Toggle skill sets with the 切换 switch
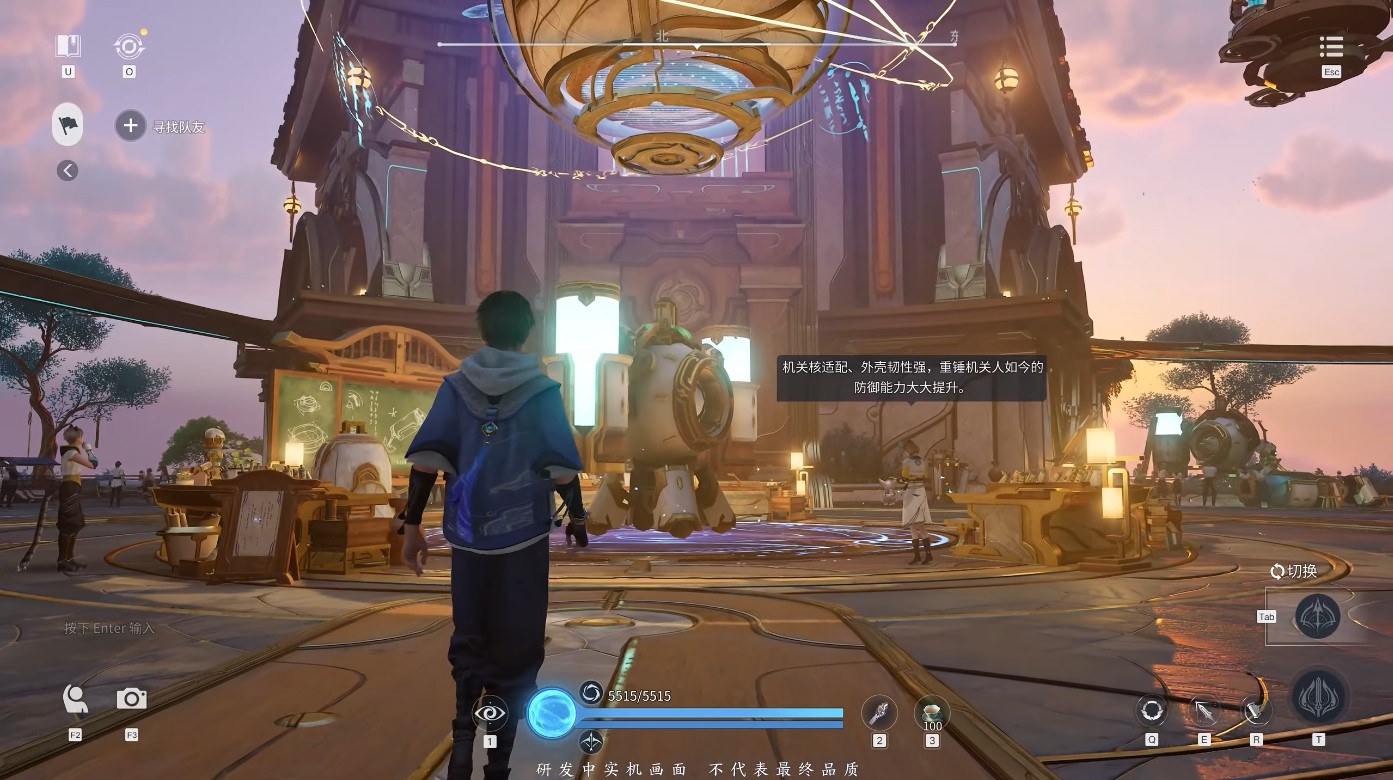The width and height of the screenshot is (1393, 780). [x=1291, y=571]
